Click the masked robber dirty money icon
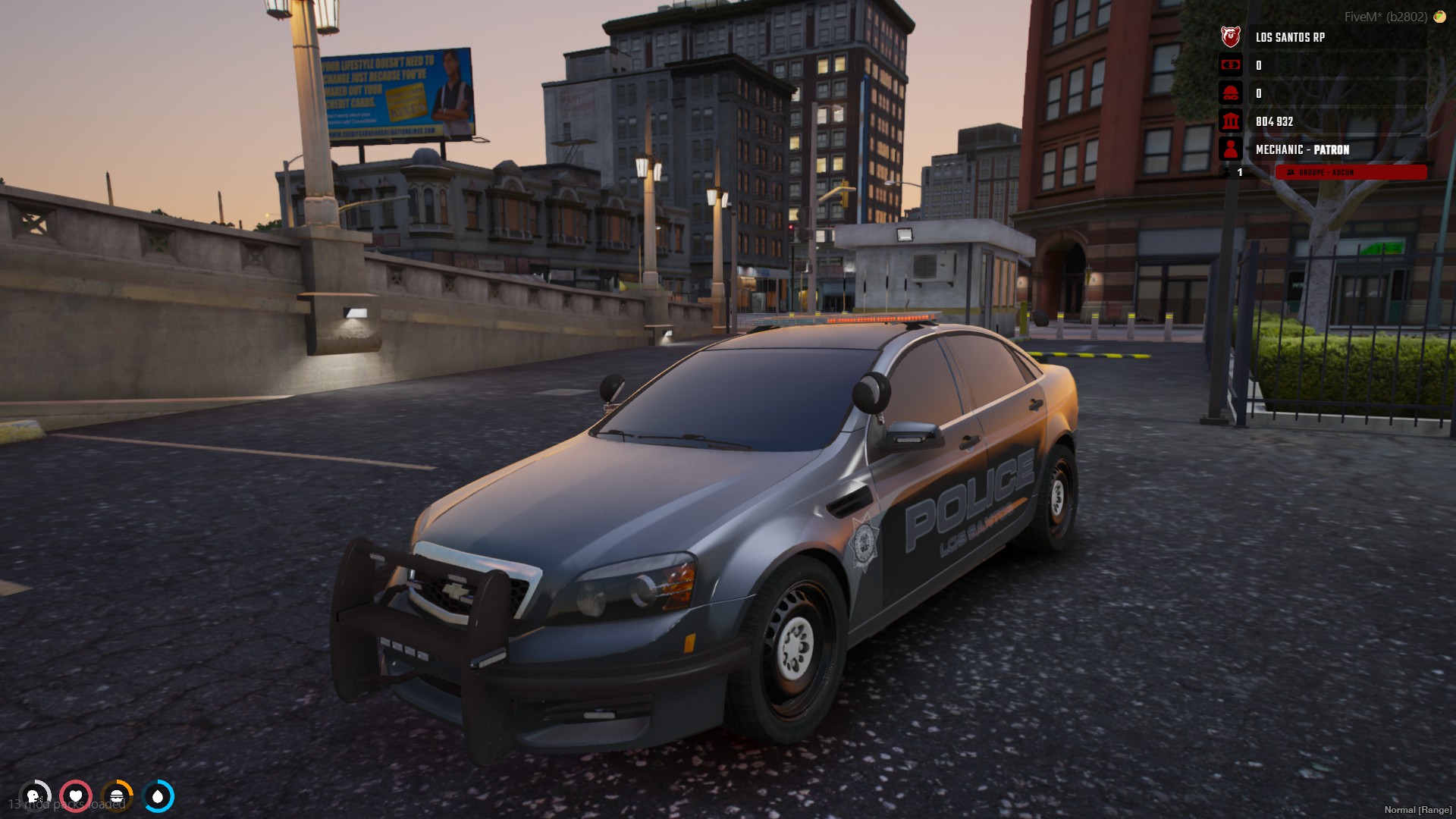This screenshot has width=1456, height=819. point(1230,93)
